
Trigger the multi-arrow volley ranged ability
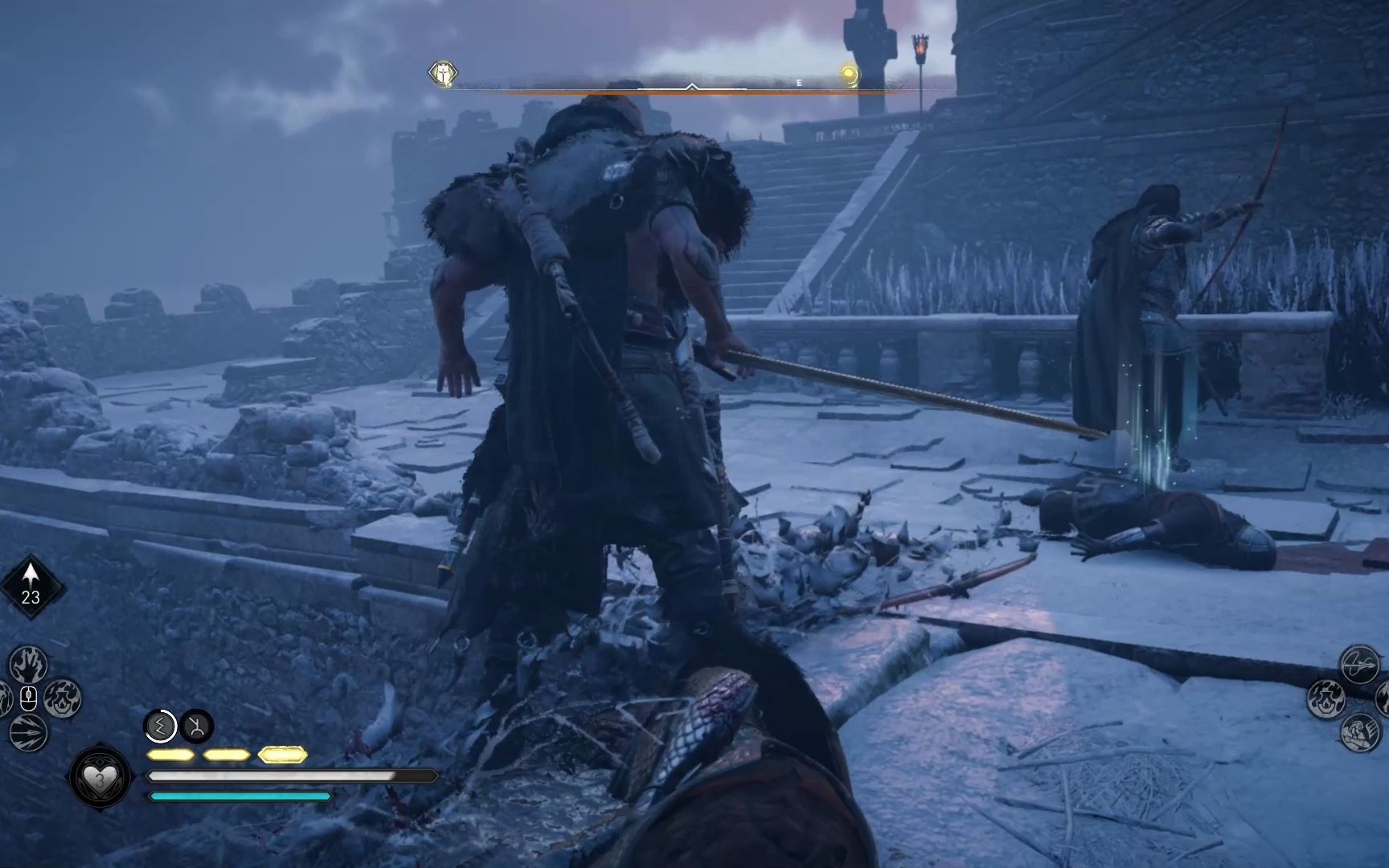click(29, 731)
